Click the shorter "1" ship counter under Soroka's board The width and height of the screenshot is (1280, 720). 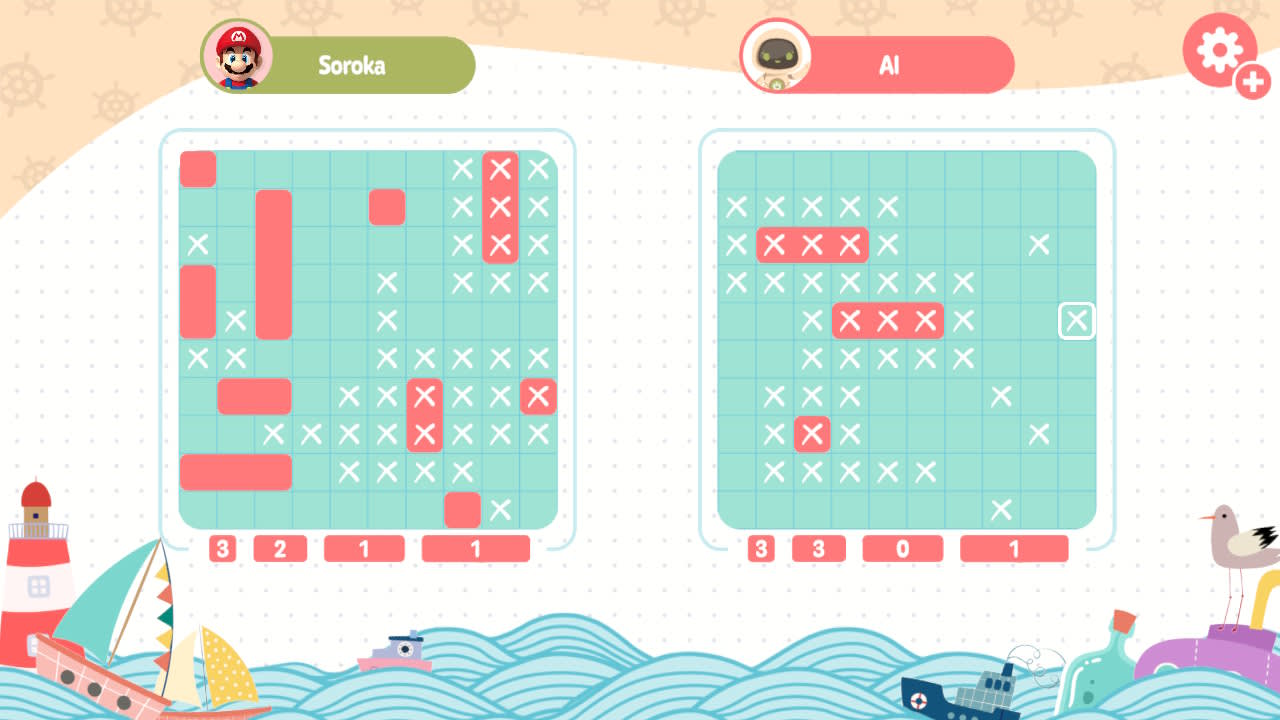364,548
